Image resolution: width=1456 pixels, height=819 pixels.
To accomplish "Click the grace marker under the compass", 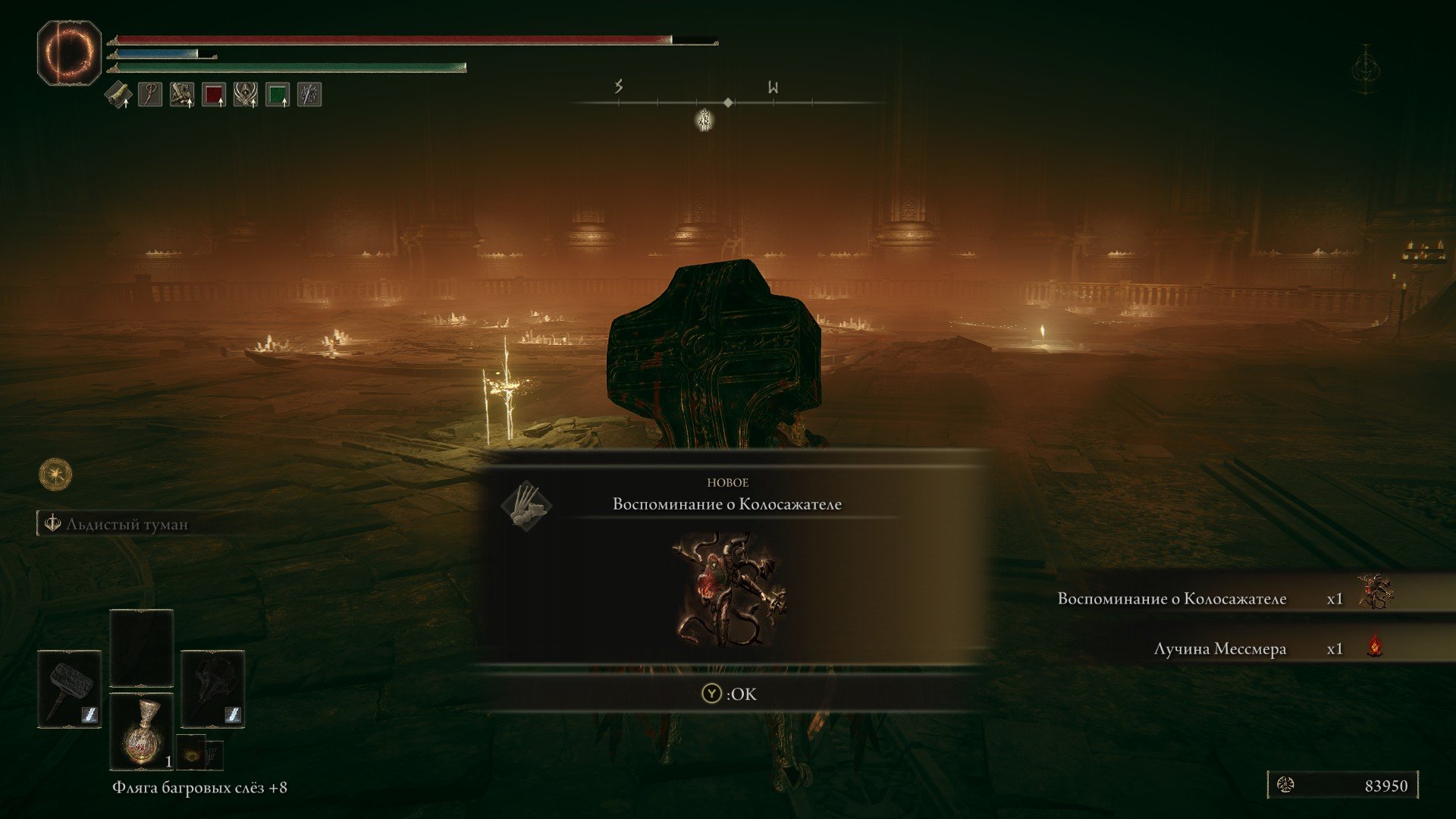I will point(704,120).
